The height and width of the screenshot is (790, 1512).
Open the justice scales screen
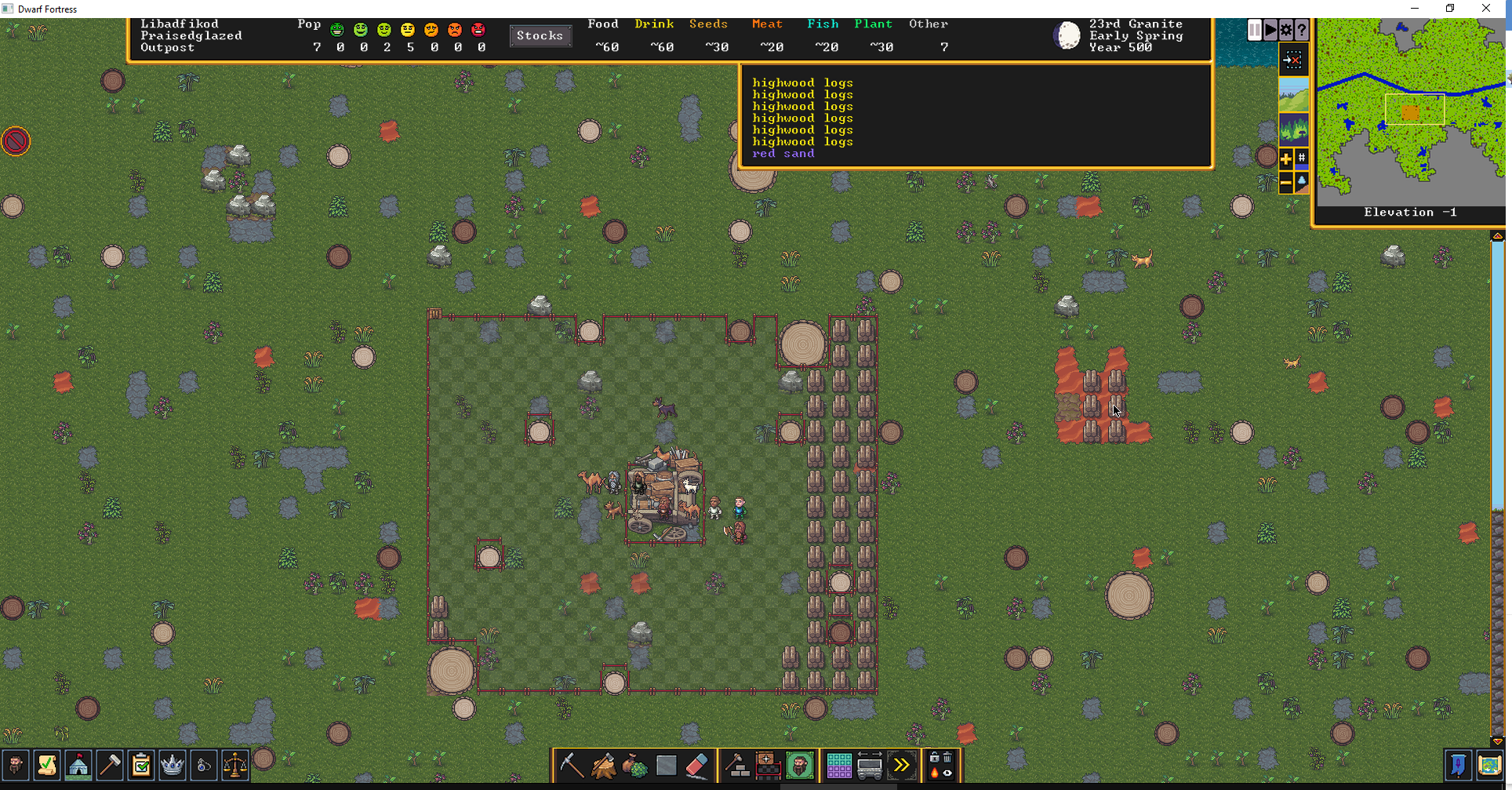(x=235, y=765)
